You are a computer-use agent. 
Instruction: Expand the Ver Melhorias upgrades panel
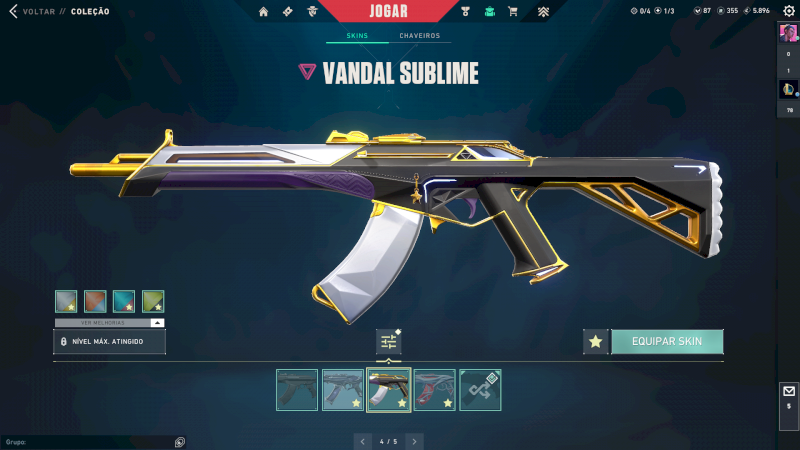point(157,323)
